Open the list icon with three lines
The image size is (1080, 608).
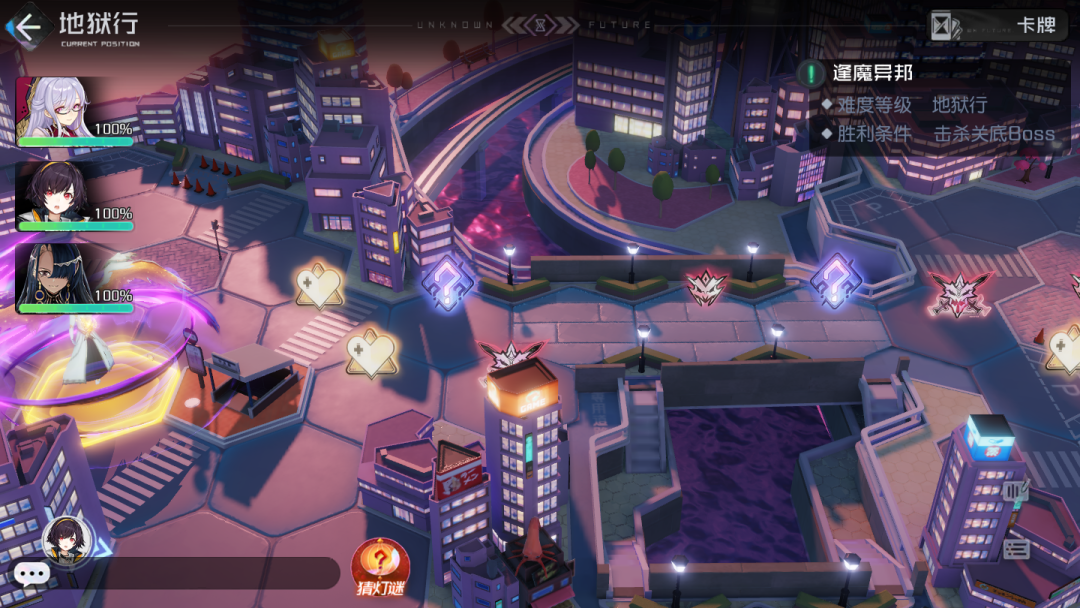pyautogui.click(x=1017, y=547)
